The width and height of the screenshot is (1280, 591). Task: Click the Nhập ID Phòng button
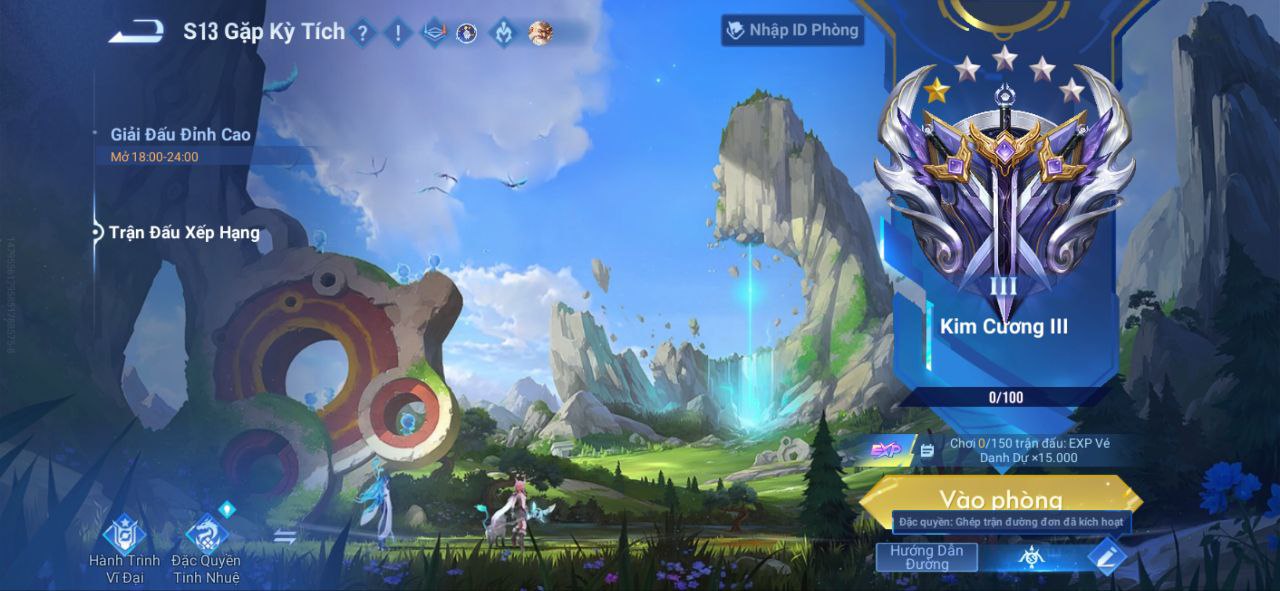[x=792, y=30]
